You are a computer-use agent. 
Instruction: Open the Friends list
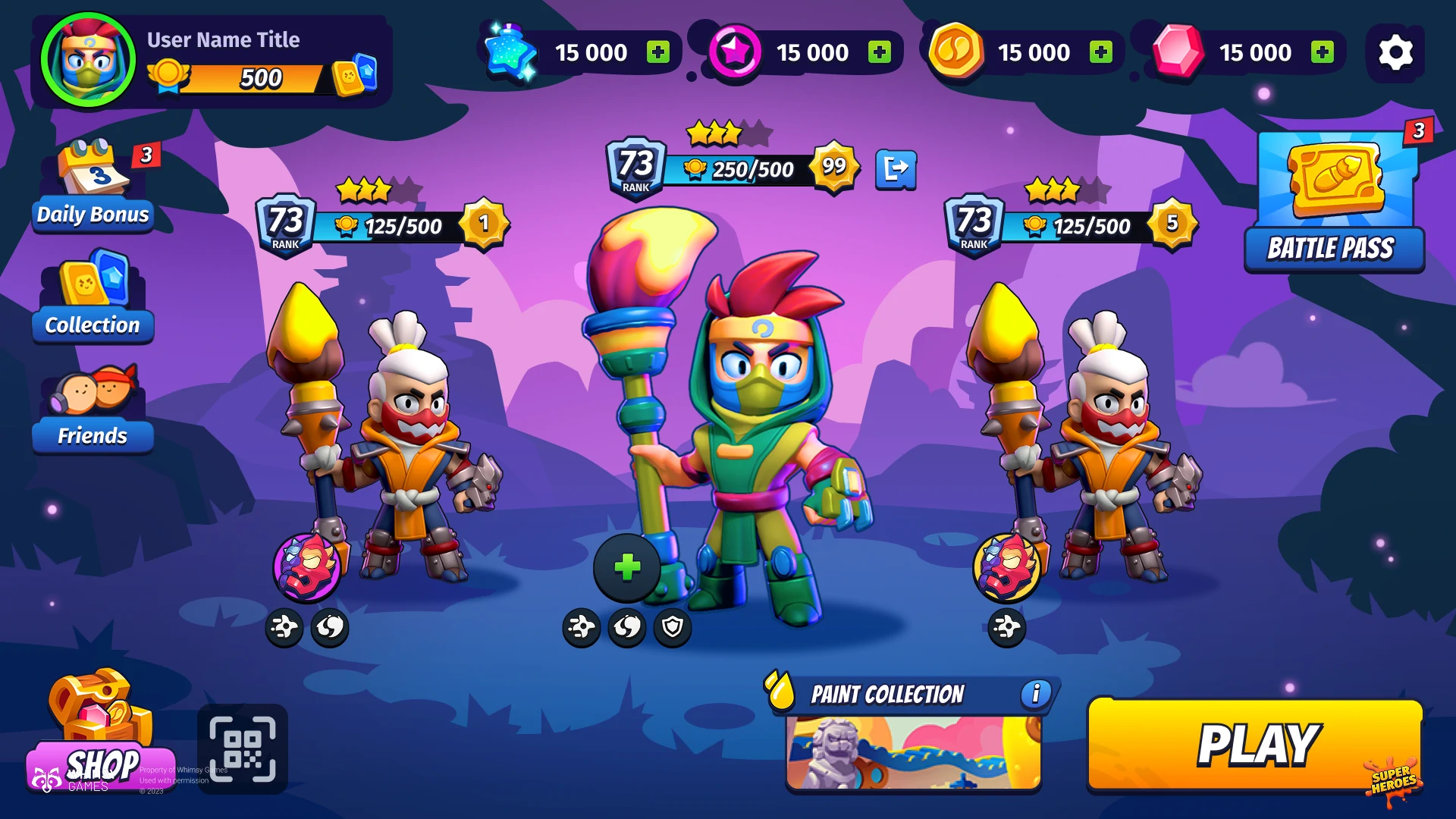tap(93, 409)
